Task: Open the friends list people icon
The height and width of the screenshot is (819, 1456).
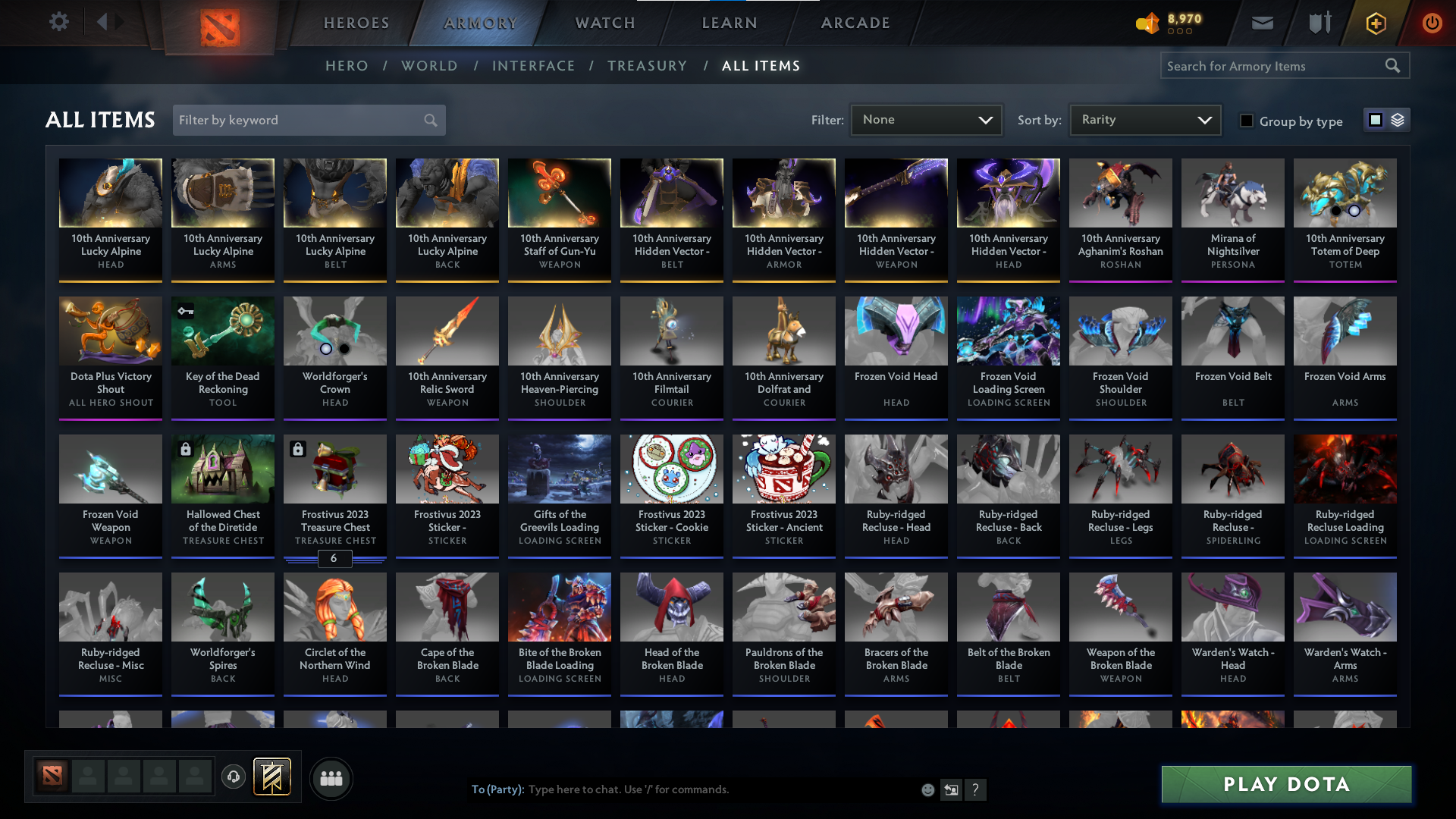Action: point(331,778)
